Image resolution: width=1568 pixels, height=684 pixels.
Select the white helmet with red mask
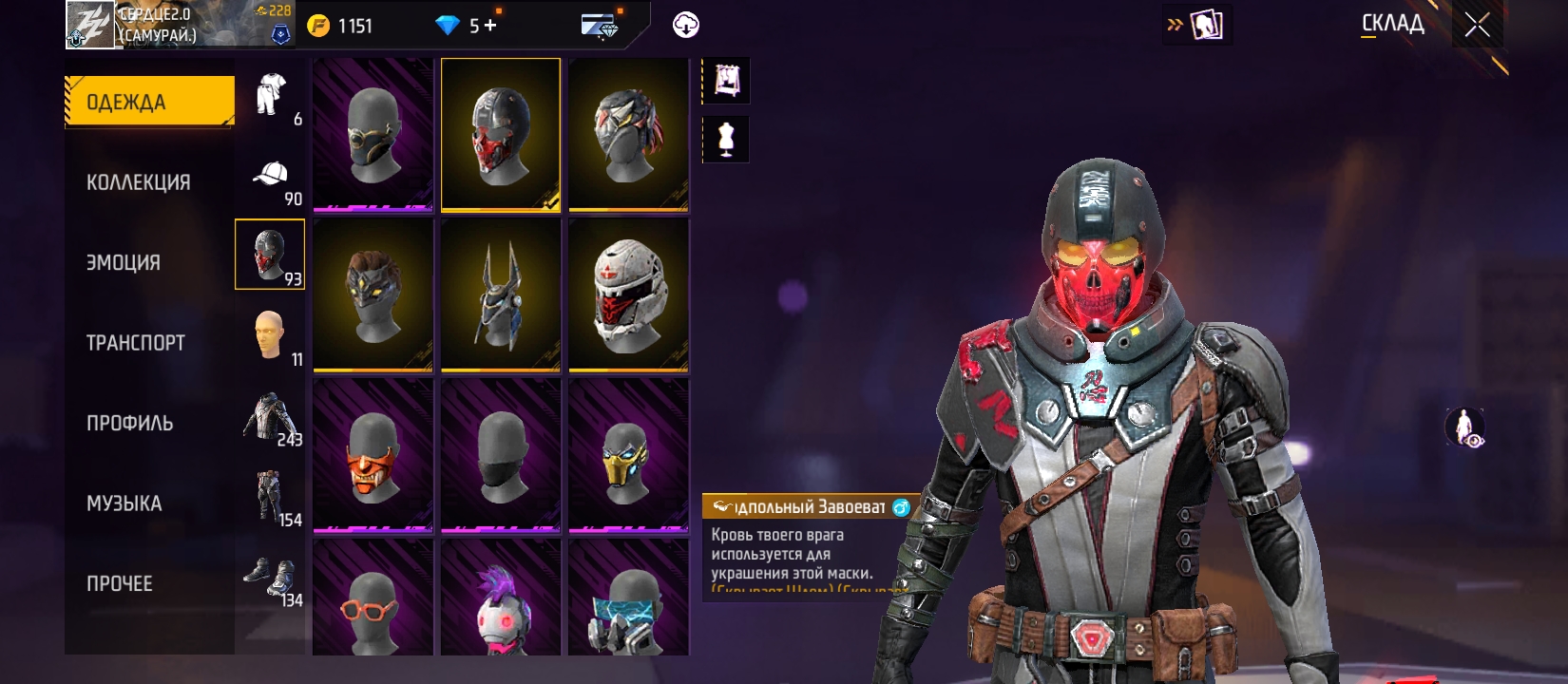pyautogui.click(x=628, y=295)
